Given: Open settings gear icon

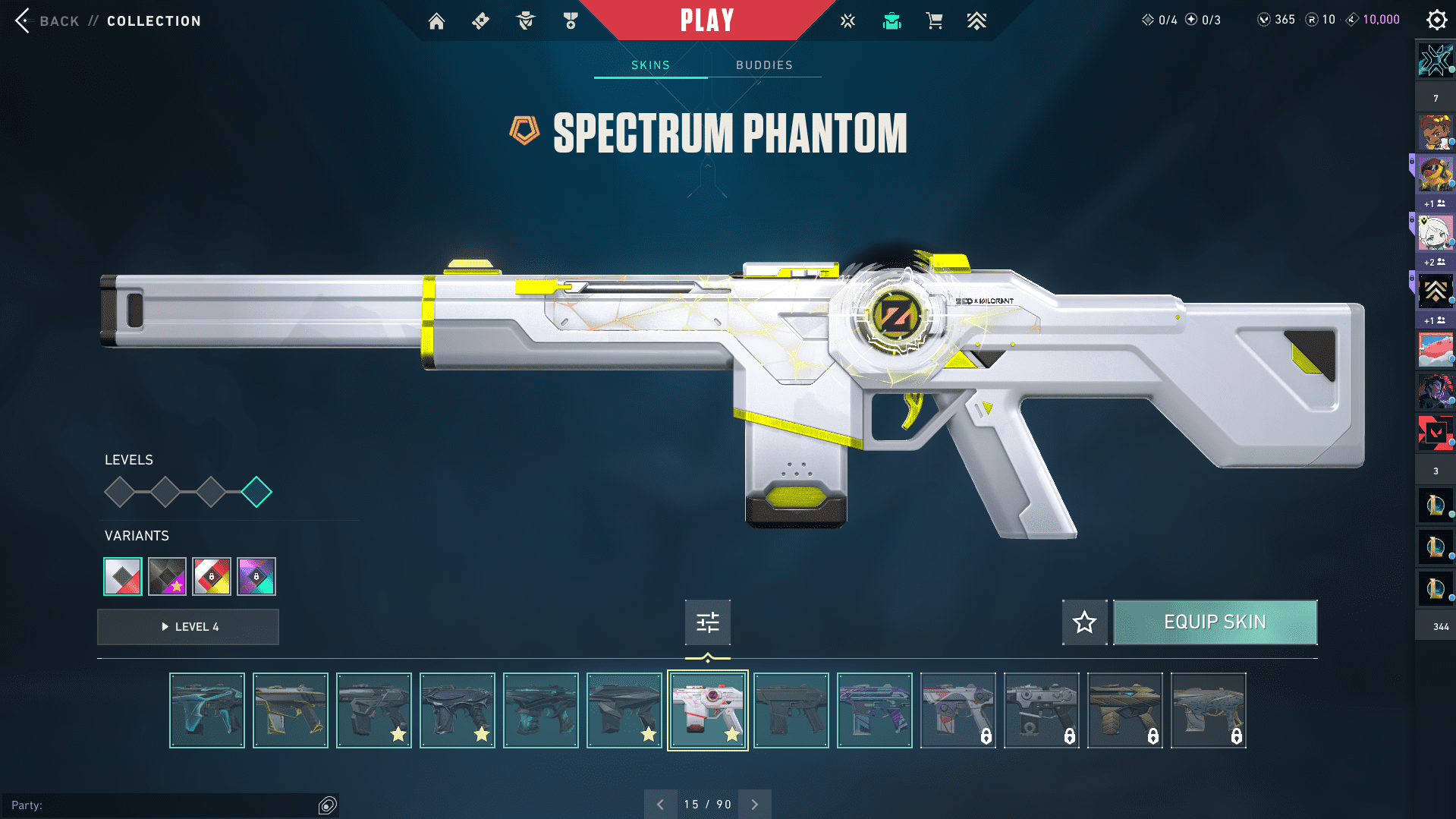Looking at the screenshot, I should click(1436, 20).
